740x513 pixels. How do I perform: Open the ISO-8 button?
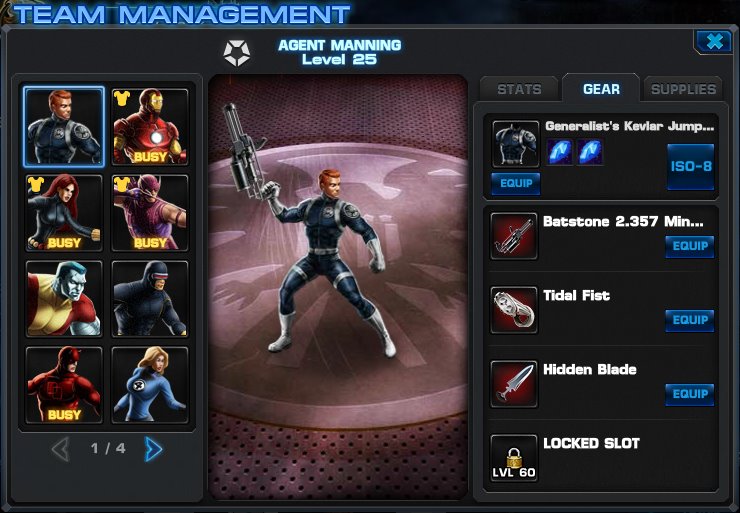pyautogui.click(x=690, y=167)
